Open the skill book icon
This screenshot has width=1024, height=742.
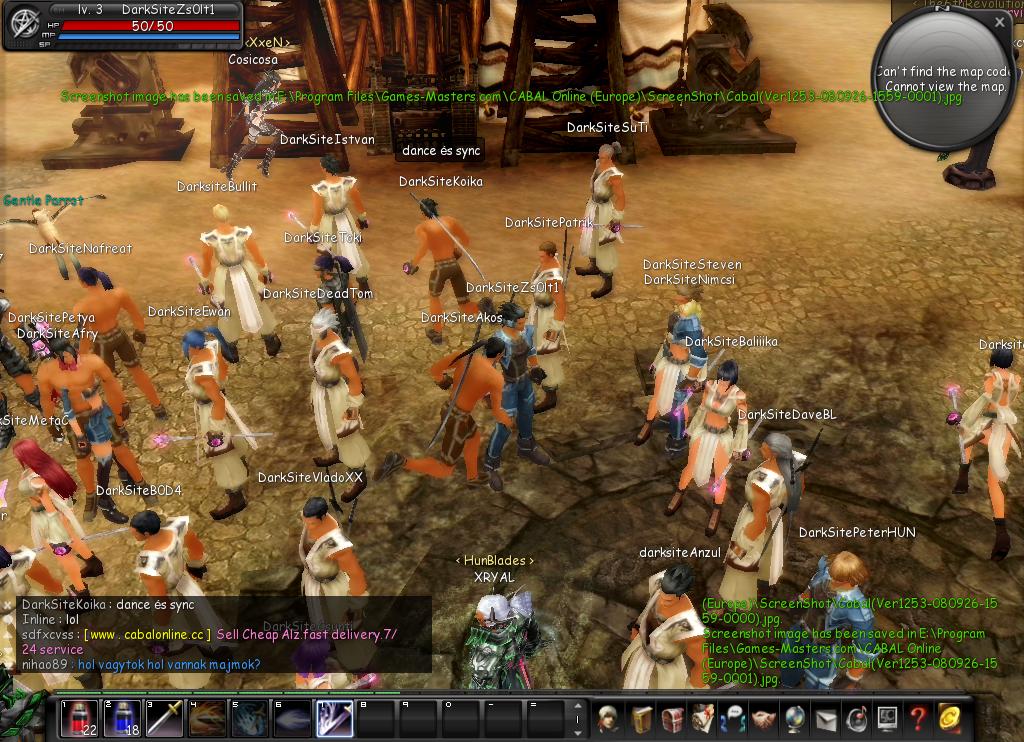pyautogui.click(x=640, y=718)
